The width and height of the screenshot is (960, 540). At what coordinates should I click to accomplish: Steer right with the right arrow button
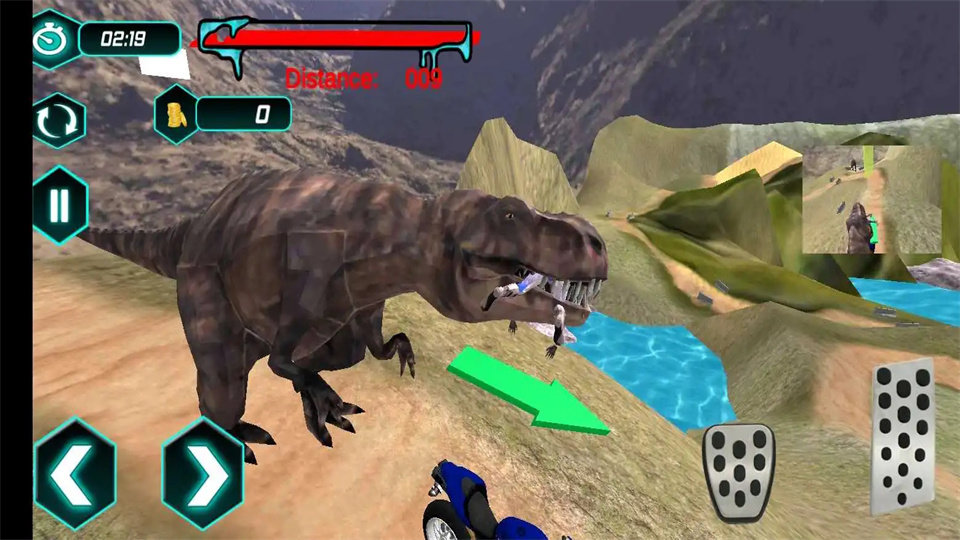203,474
